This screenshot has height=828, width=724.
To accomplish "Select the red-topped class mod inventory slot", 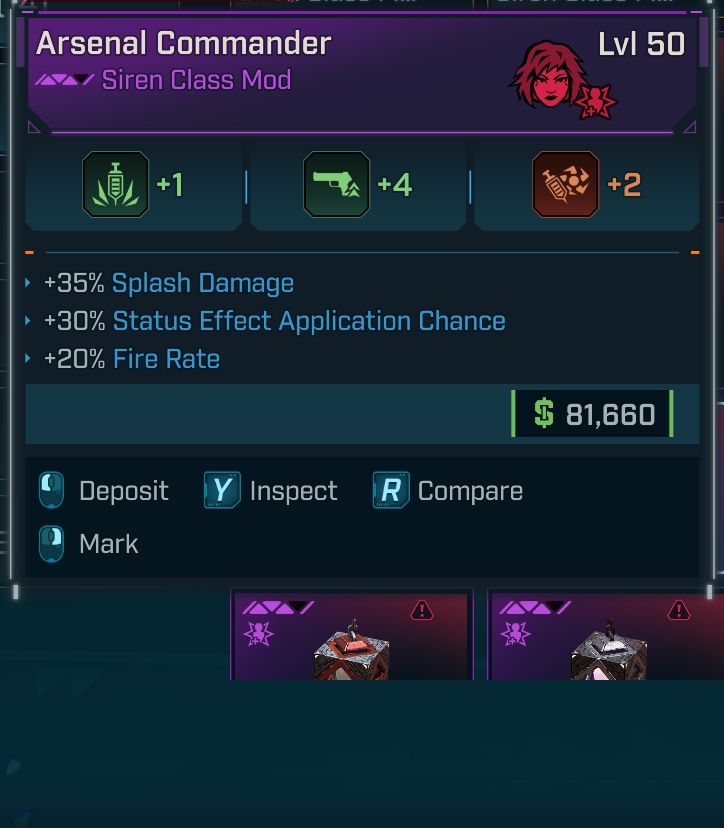I will [x=351, y=636].
